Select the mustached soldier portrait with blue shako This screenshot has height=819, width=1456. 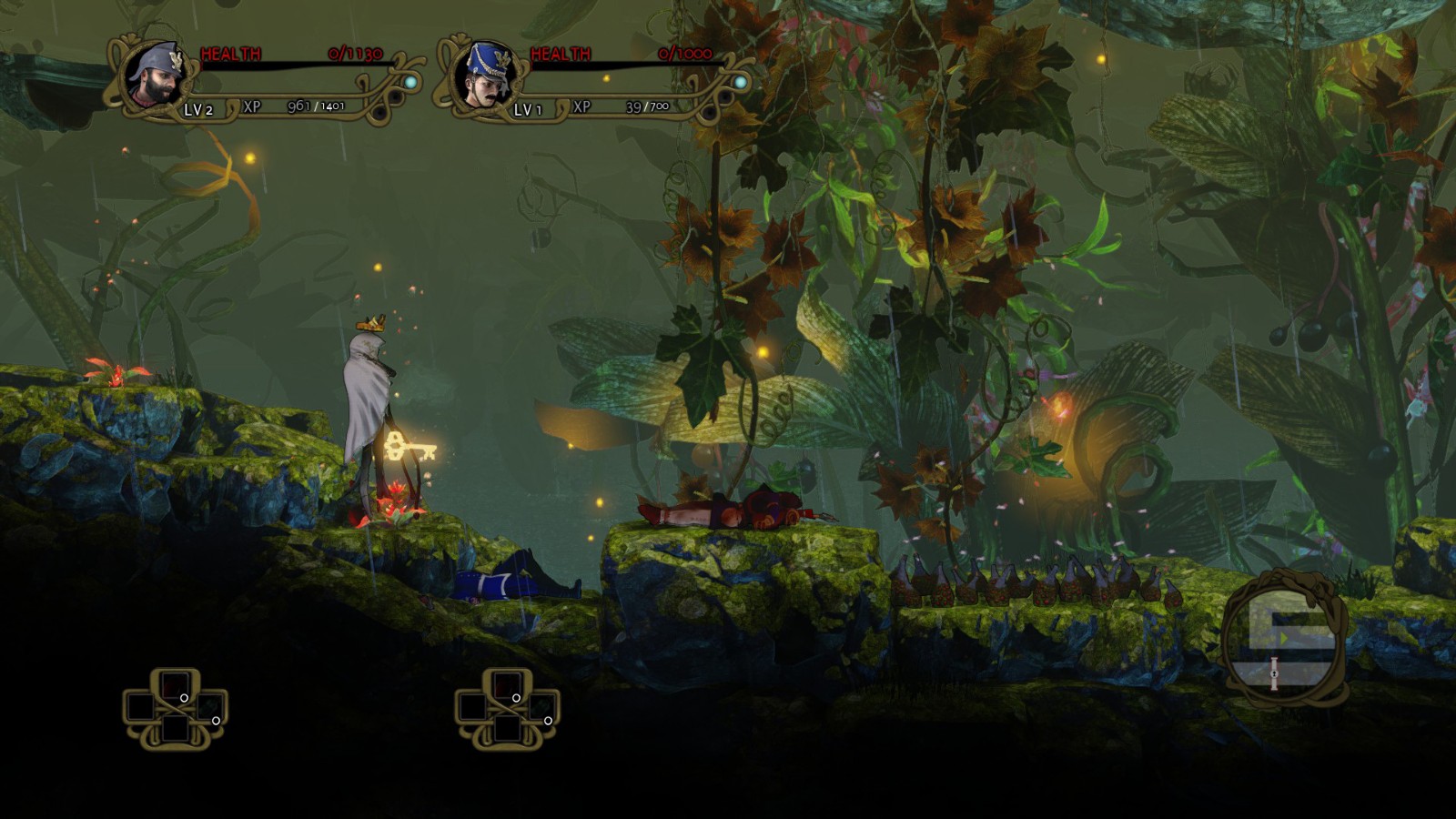click(483, 76)
